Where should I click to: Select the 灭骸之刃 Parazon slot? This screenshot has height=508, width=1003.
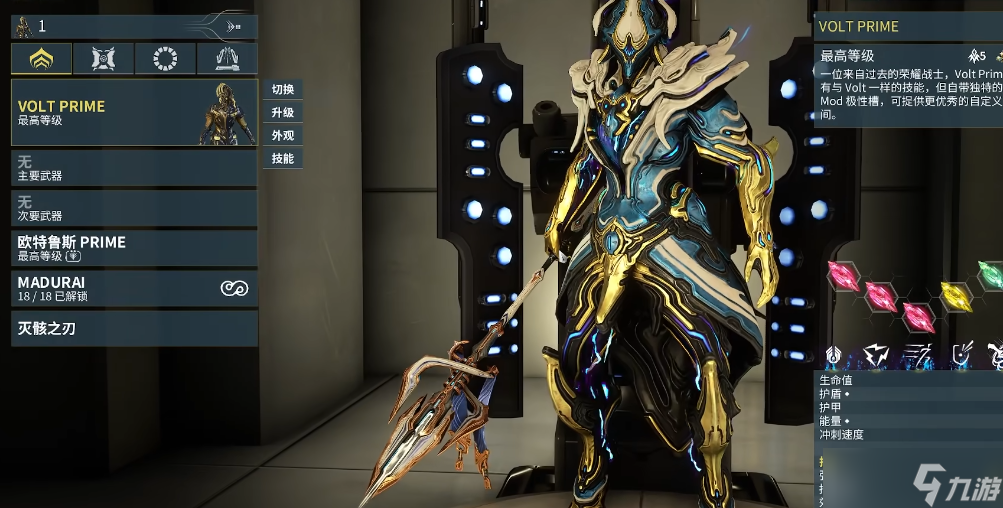click(x=134, y=328)
